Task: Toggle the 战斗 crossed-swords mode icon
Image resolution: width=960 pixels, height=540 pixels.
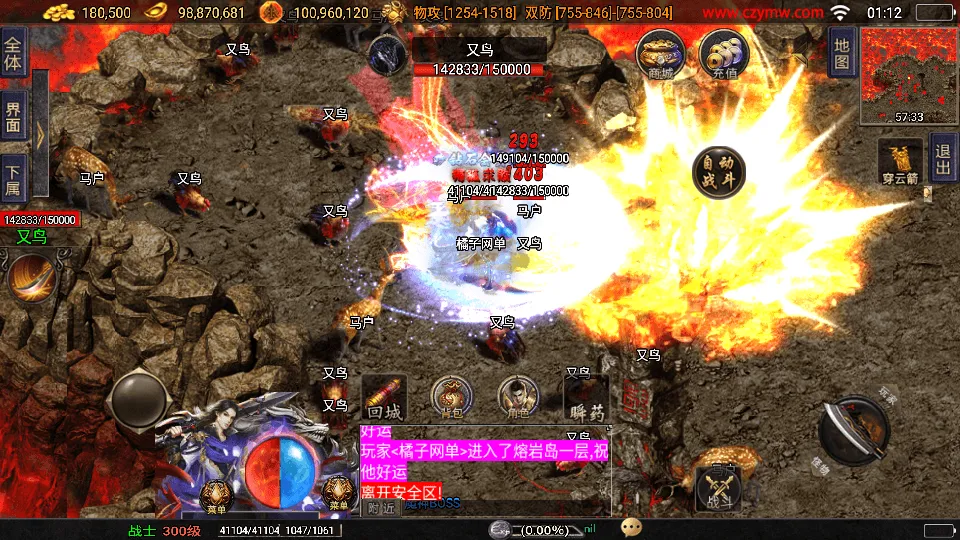Action: [718, 490]
